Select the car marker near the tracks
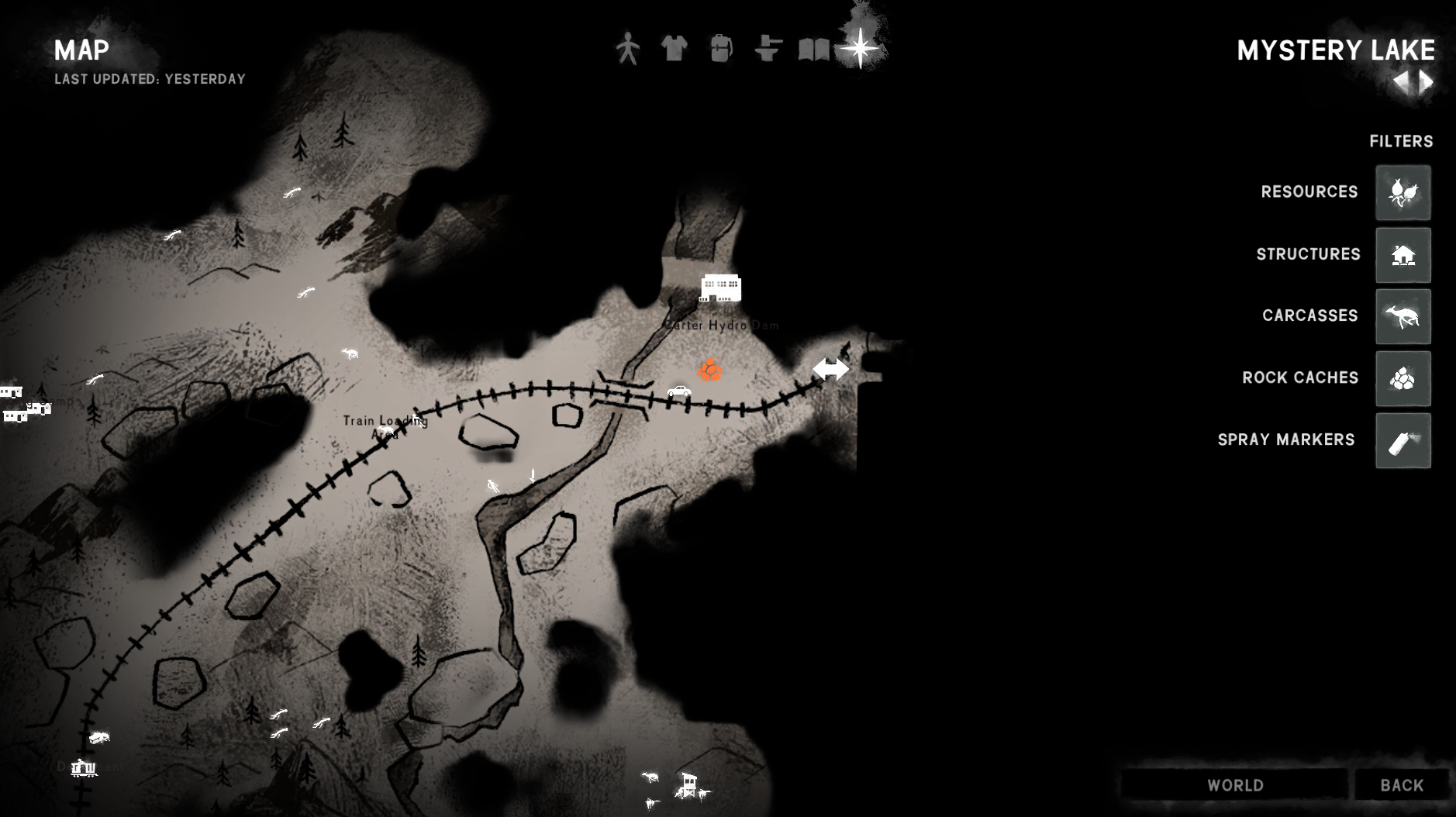The width and height of the screenshot is (1456, 817). click(x=679, y=391)
